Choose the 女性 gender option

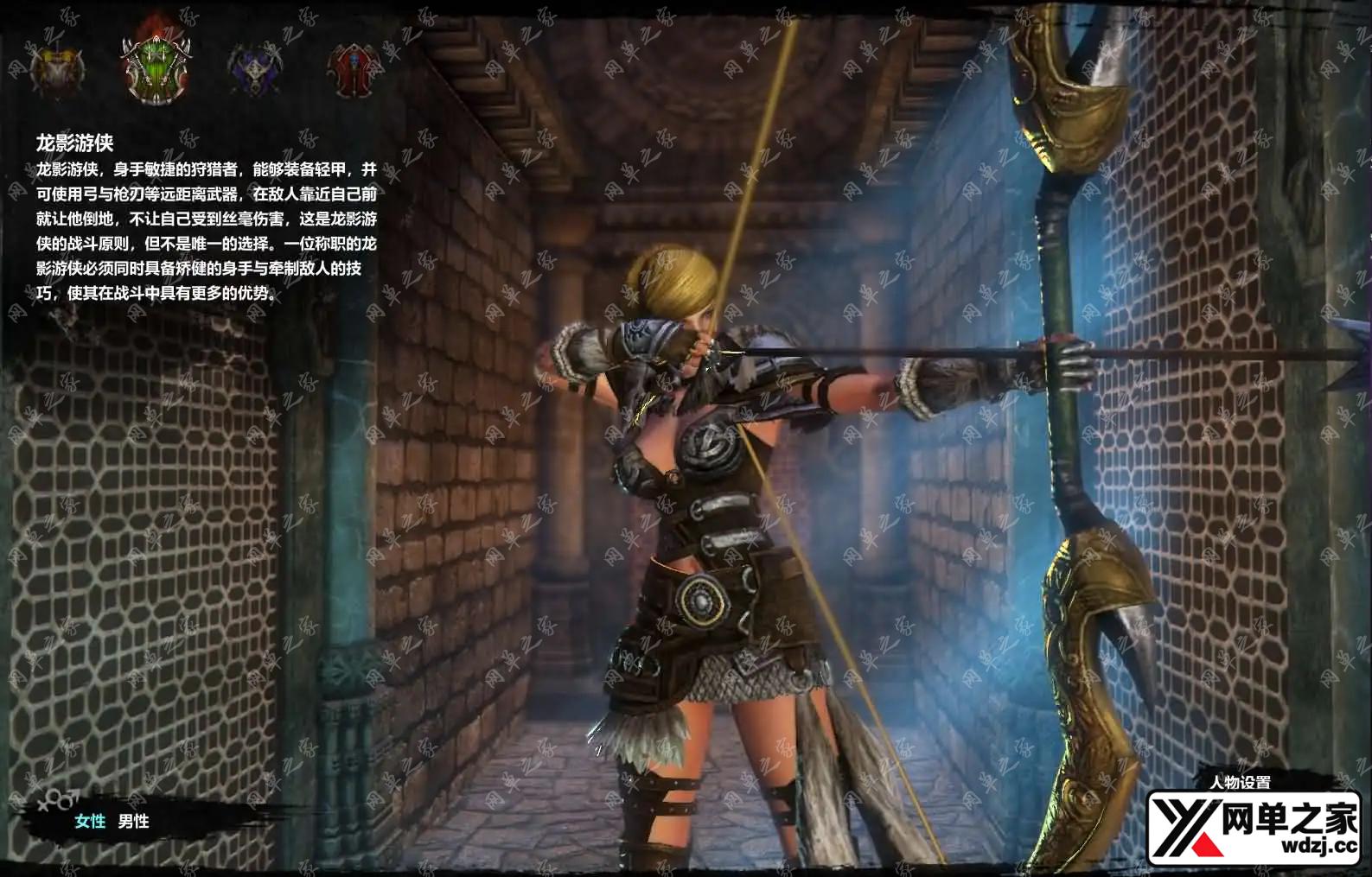pyautogui.click(x=90, y=821)
